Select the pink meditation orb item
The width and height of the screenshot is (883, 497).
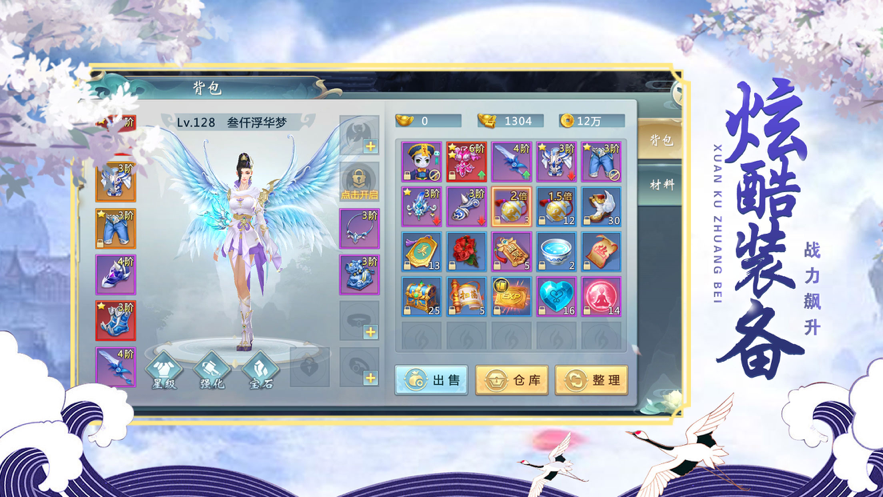click(601, 297)
